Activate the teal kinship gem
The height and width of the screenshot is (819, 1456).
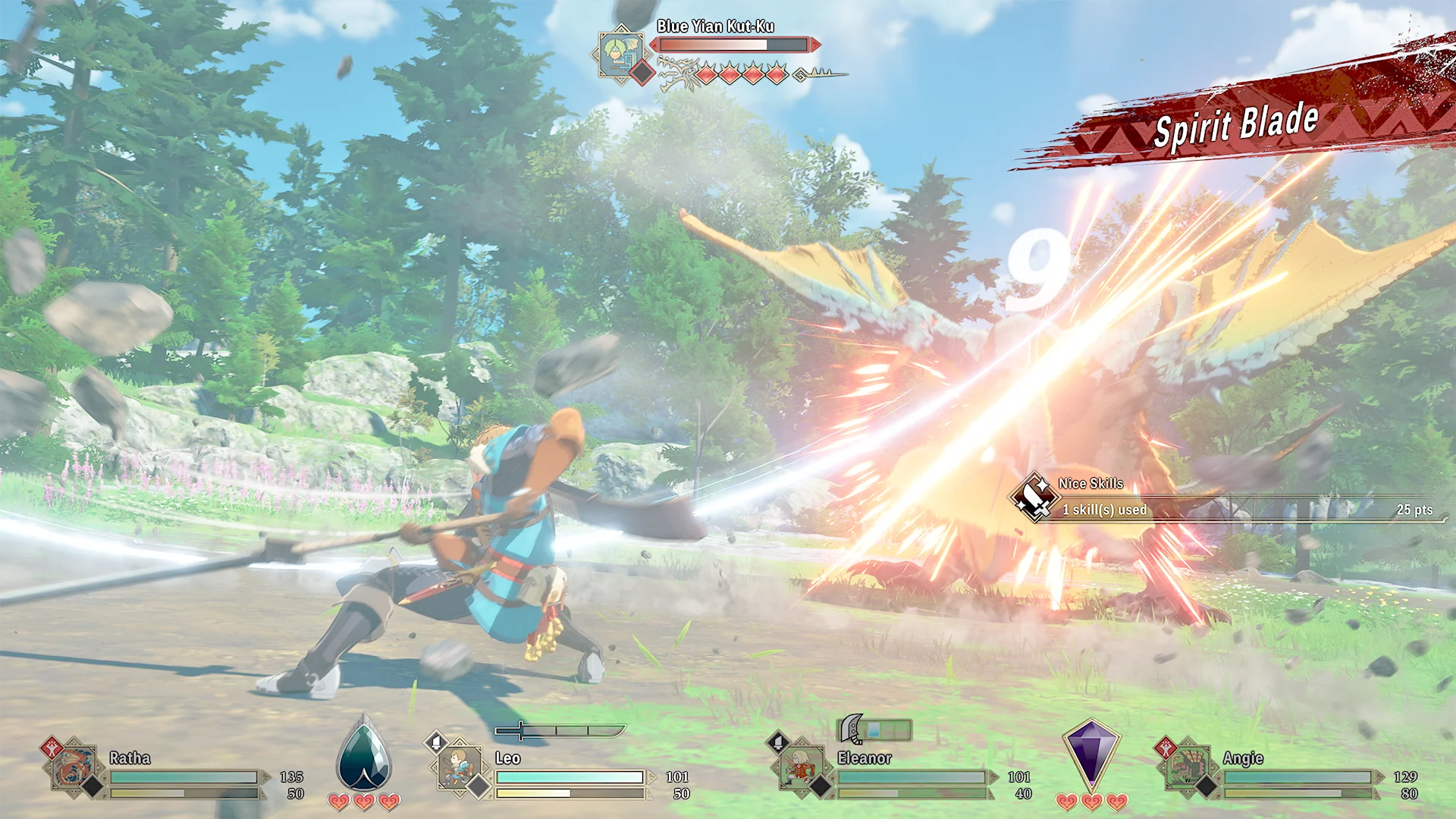click(x=364, y=755)
